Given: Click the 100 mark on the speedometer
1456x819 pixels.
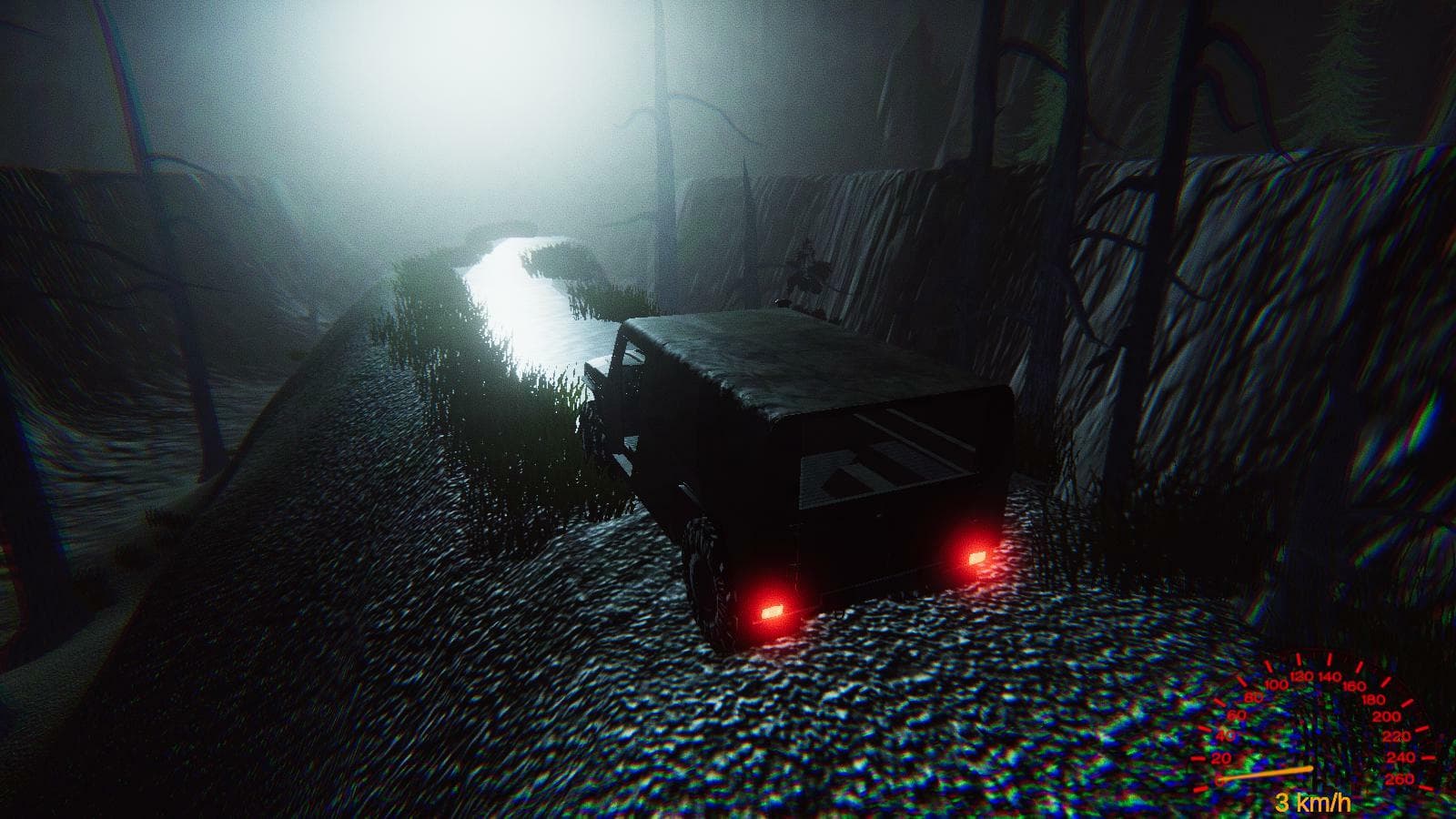Looking at the screenshot, I should pyautogui.click(x=1276, y=684).
